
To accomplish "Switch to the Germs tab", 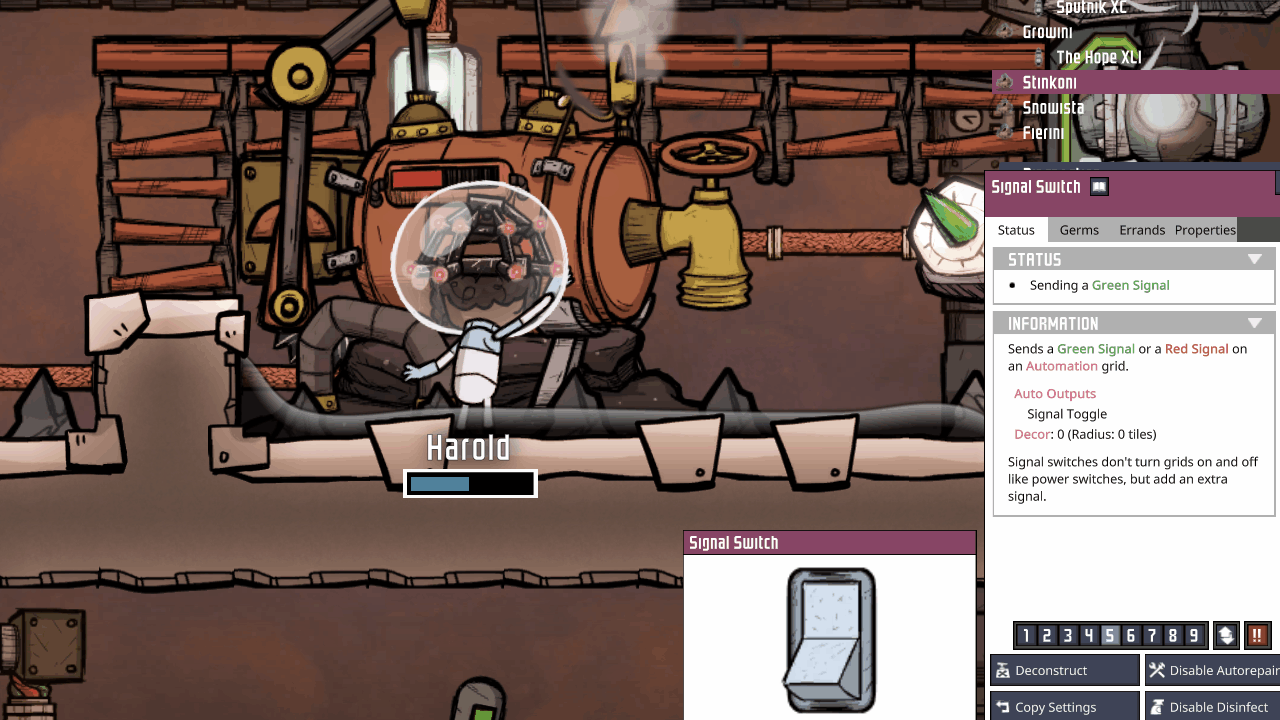I will click(1079, 229).
